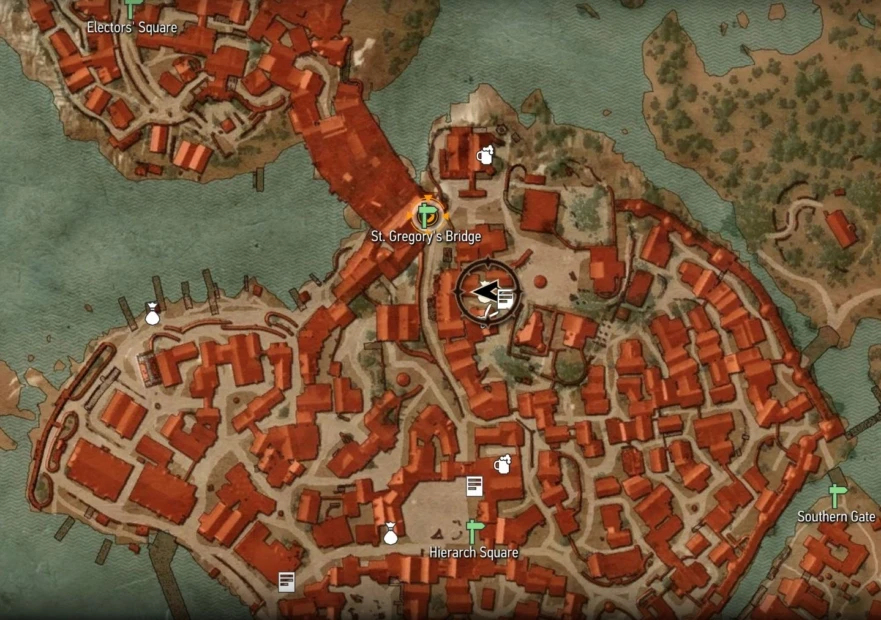Click the Southern Gate signpost marker
Viewport: 881px width, 620px height.
pos(837,496)
